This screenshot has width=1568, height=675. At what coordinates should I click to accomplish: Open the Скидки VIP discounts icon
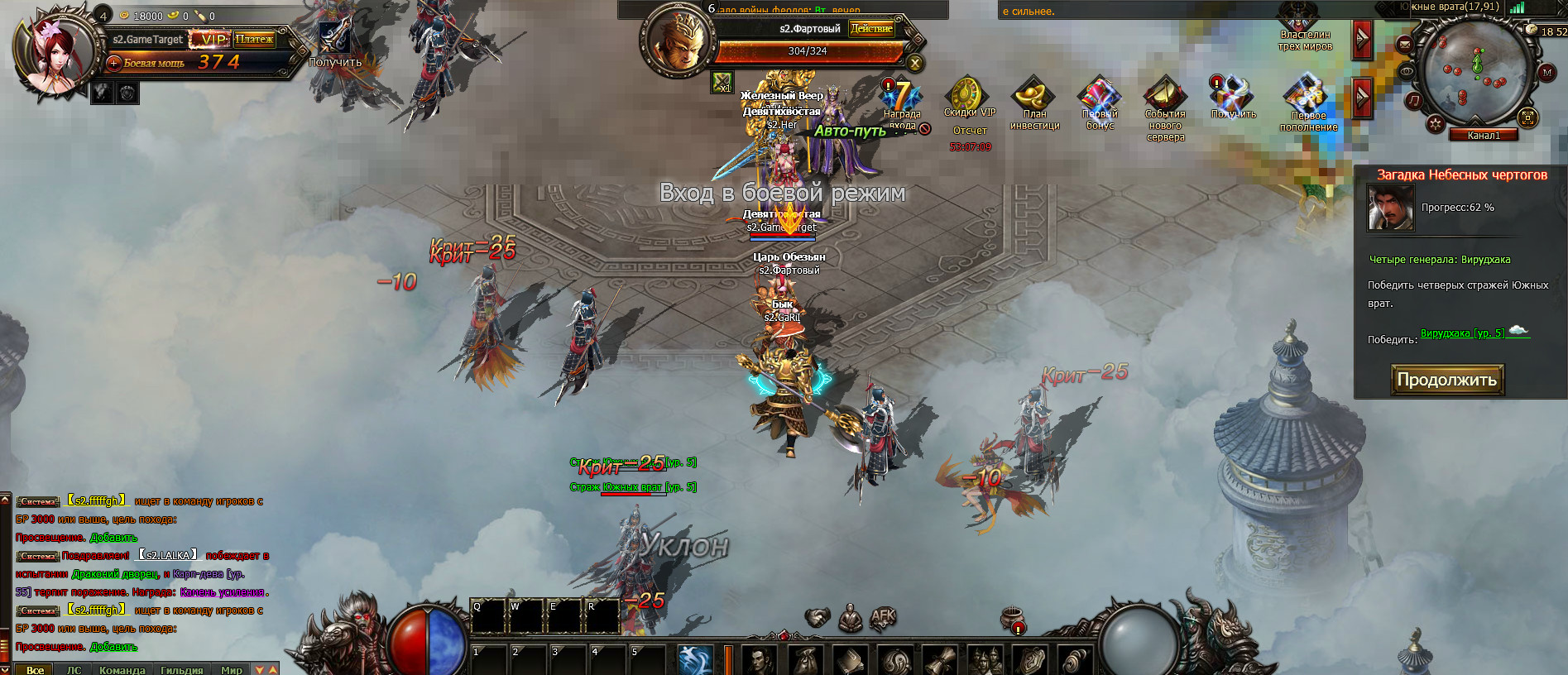tap(969, 96)
